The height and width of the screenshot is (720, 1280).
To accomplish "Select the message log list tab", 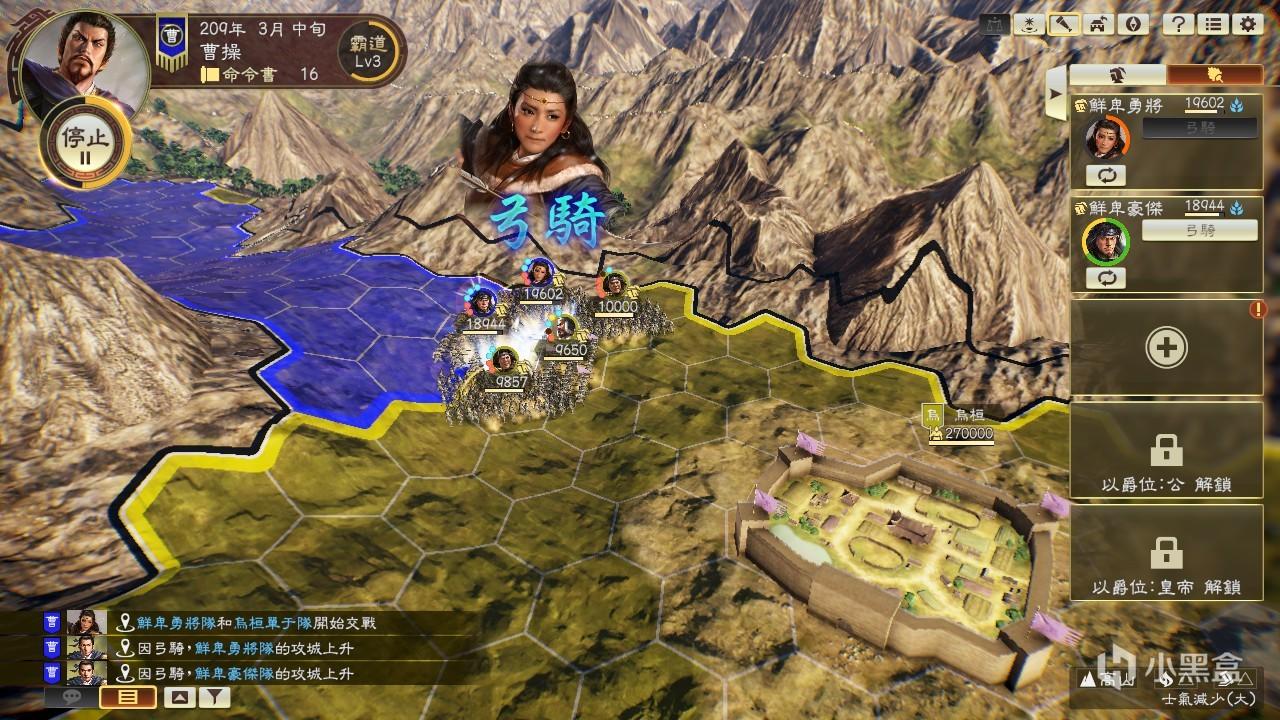I will click(x=129, y=697).
